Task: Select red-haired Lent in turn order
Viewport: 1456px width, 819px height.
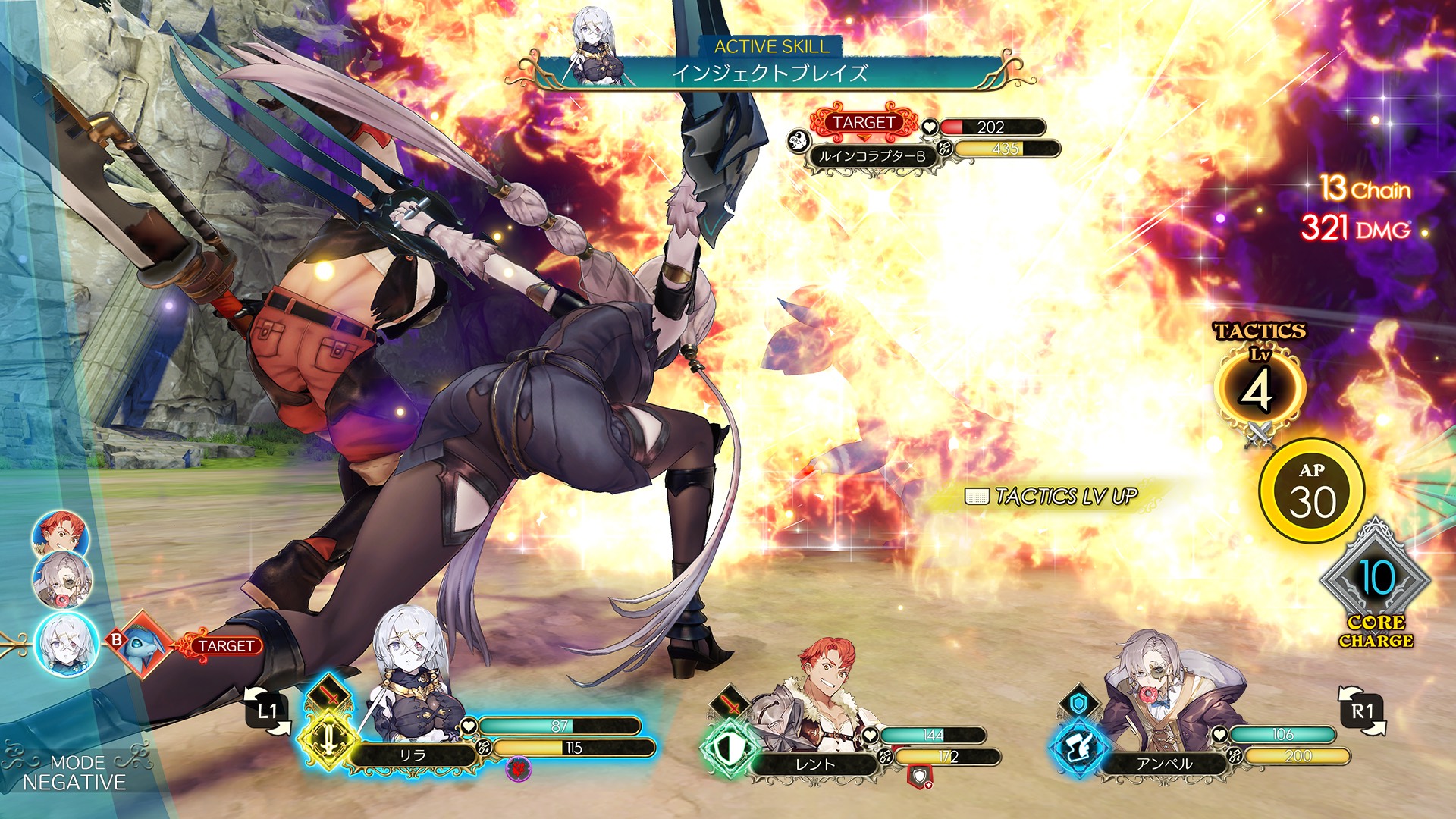Action: [60, 535]
